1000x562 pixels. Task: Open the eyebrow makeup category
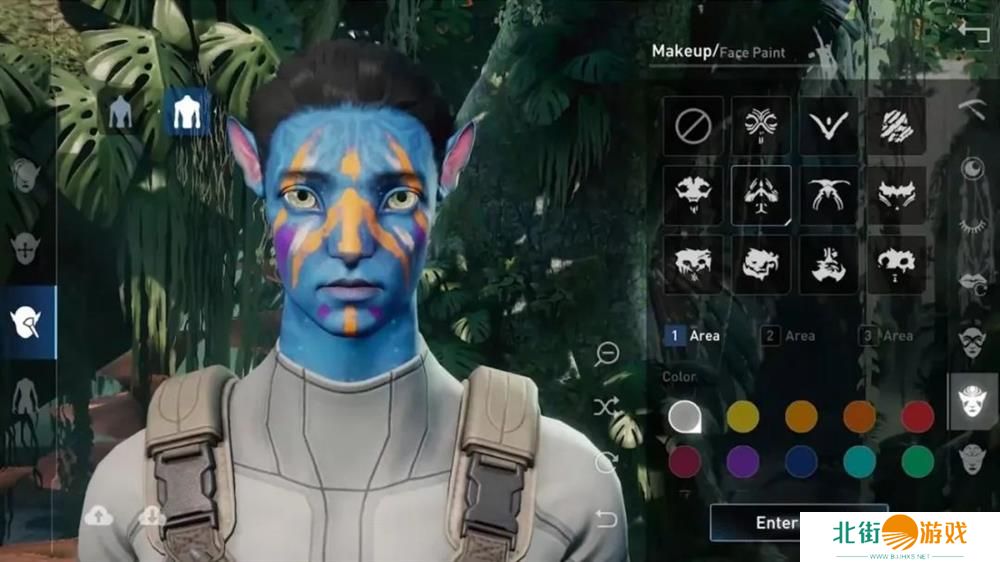[x=971, y=107]
